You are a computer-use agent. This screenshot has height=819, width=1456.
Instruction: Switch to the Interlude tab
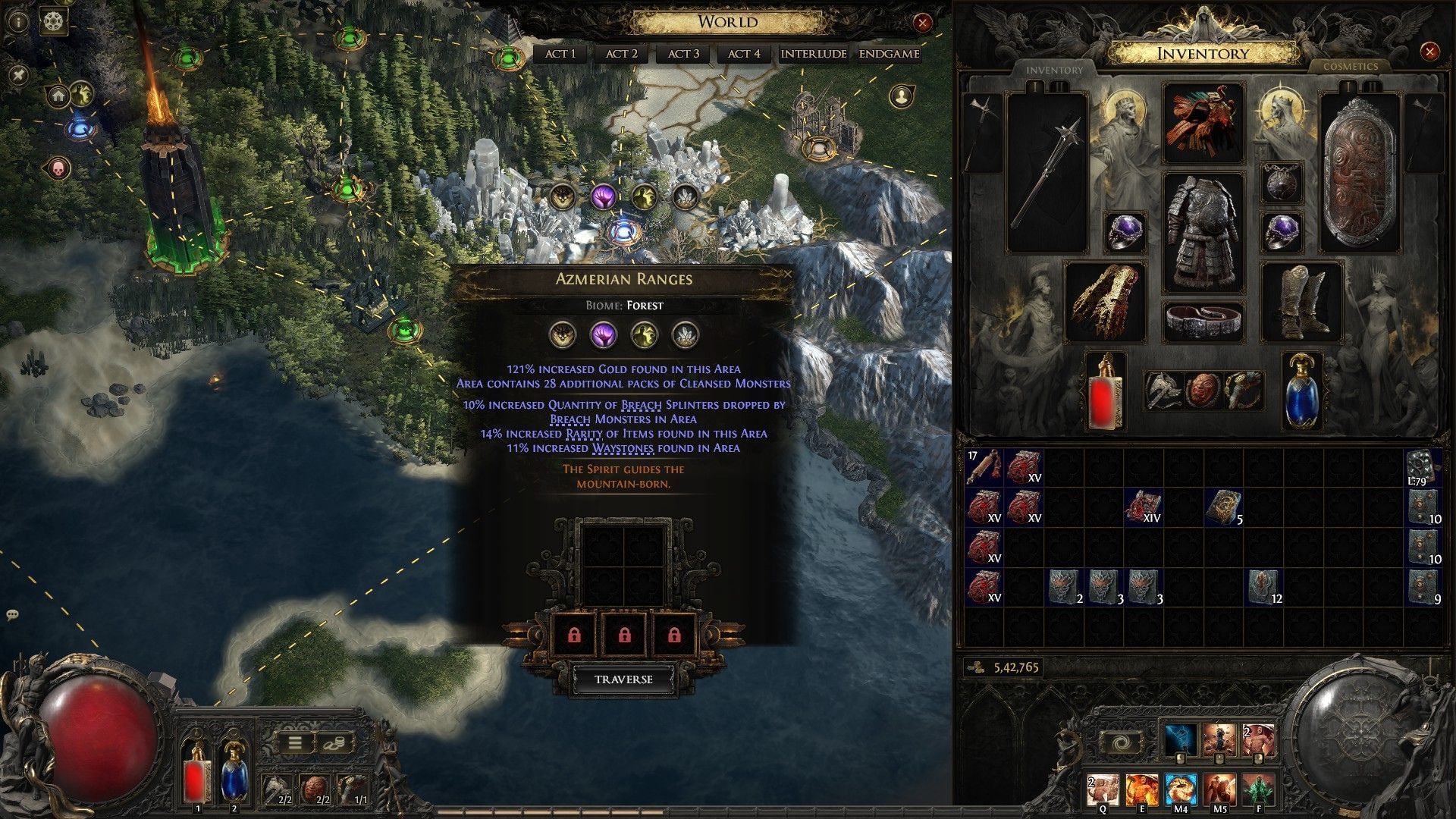[x=814, y=54]
